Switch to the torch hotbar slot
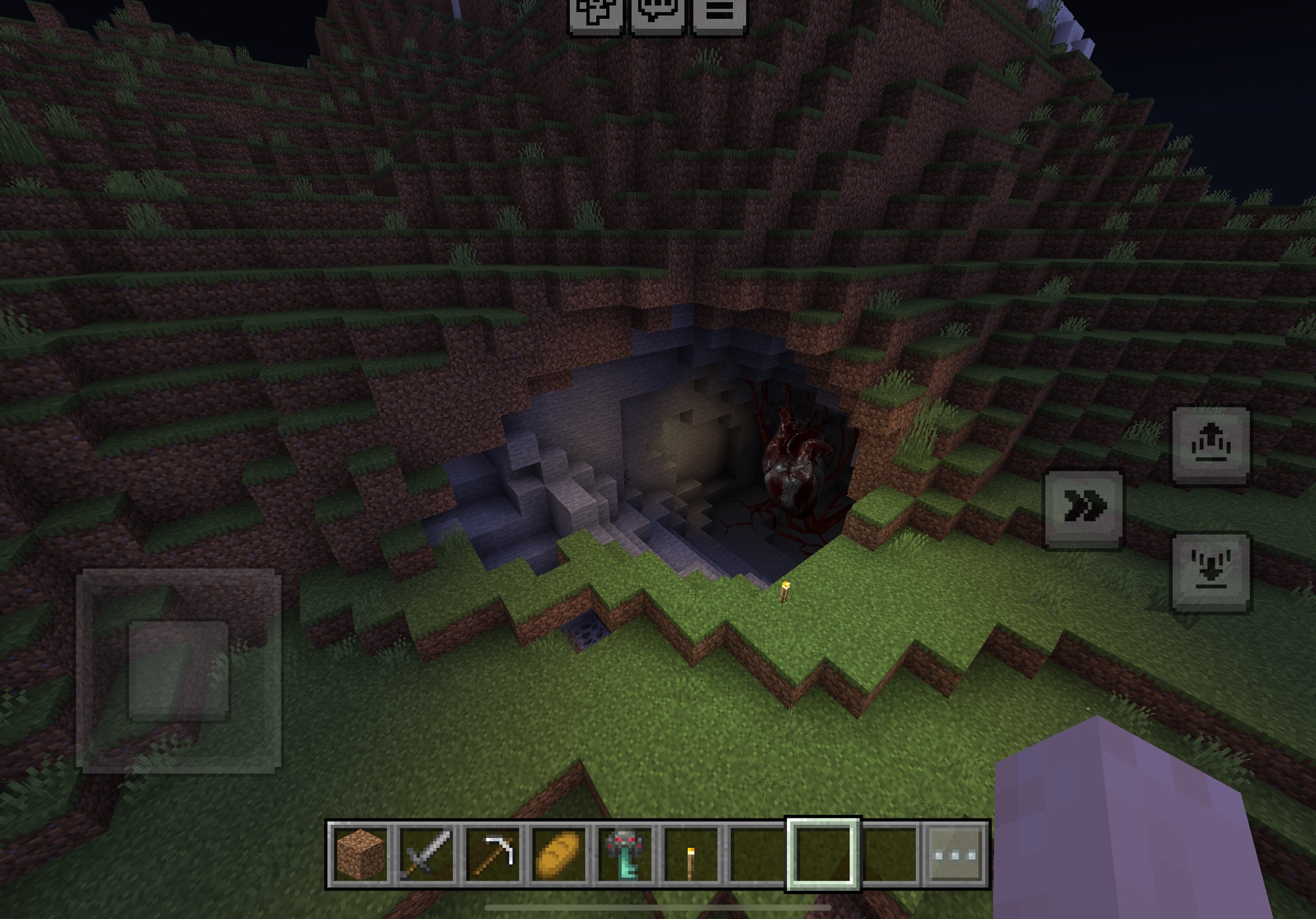Image resolution: width=1316 pixels, height=919 pixels. coord(691,854)
